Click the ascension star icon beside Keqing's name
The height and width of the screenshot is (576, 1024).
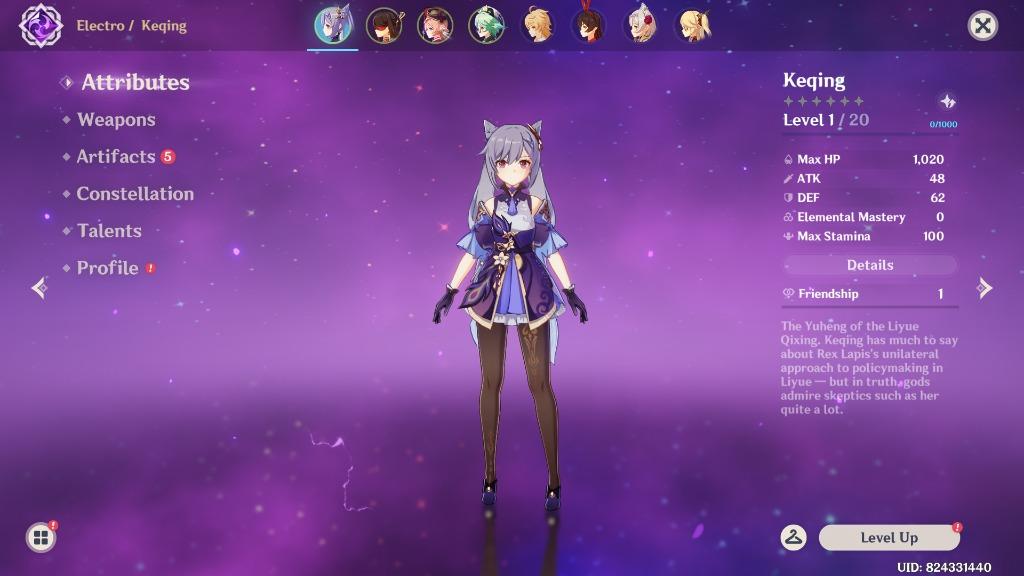coord(947,102)
